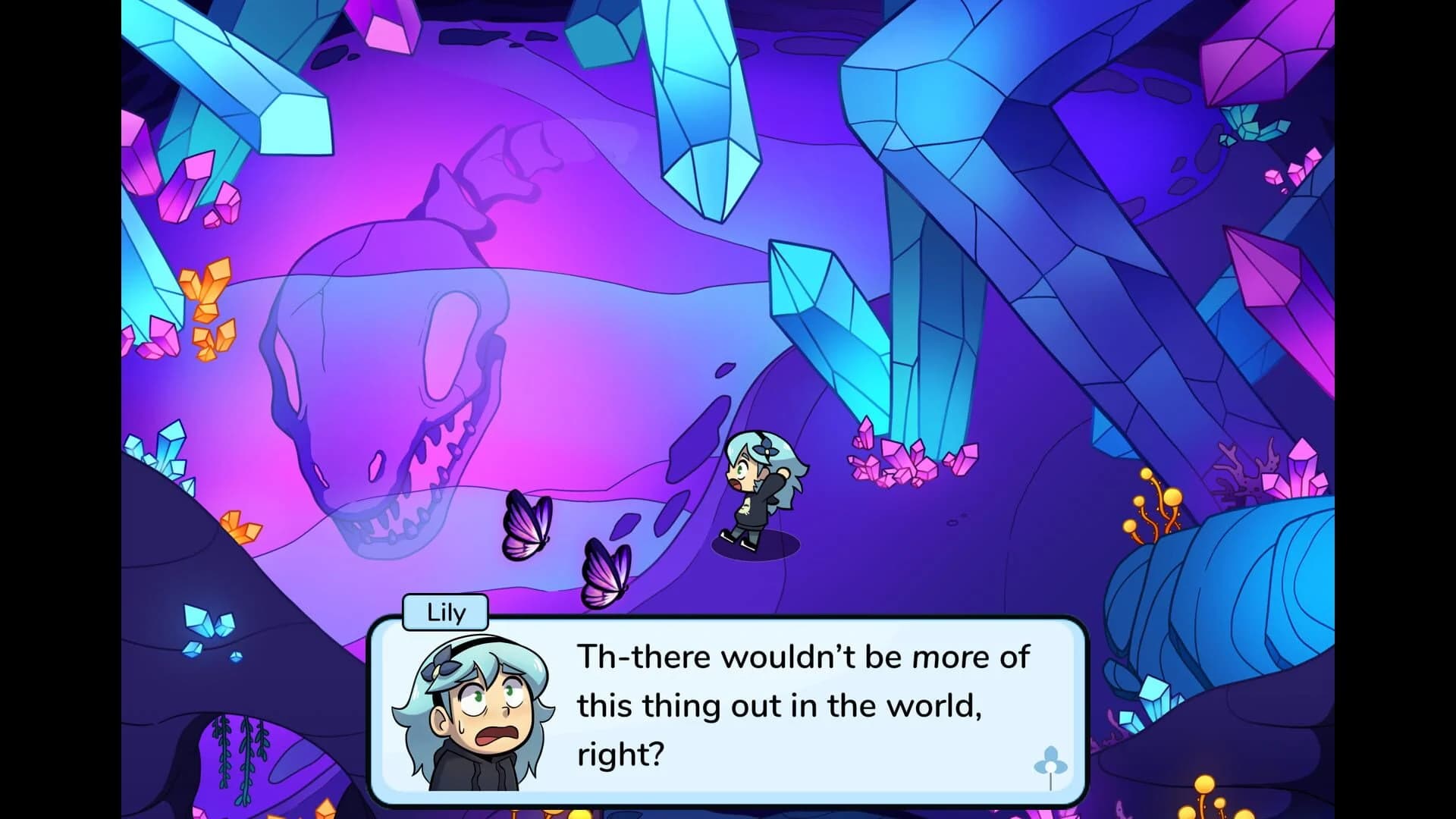Click the left purple butterfly
The width and height of the screenshot is (1456, 819).
(x=529, y=523)
